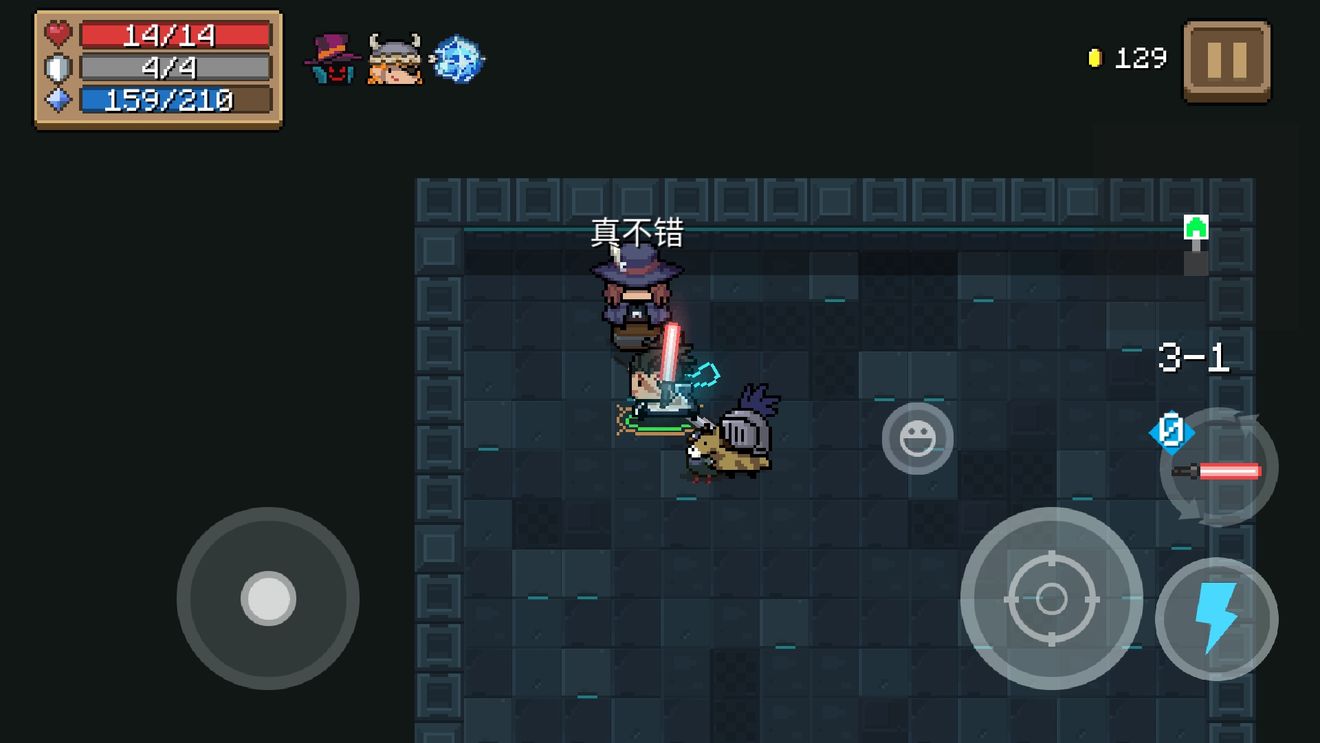This screenshot has height=743, width=1320.
Task: Select the blue ice crystal buff icon
Action: 457,59
